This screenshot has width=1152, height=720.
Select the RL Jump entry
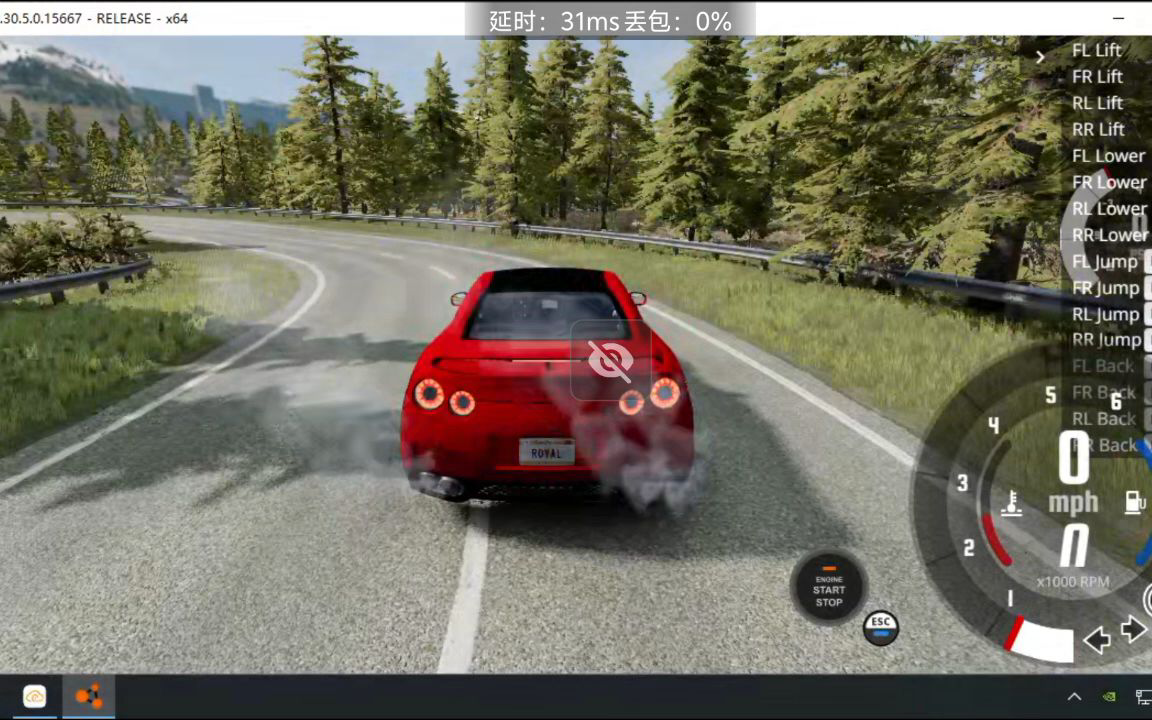click(x=1105, y=315)
